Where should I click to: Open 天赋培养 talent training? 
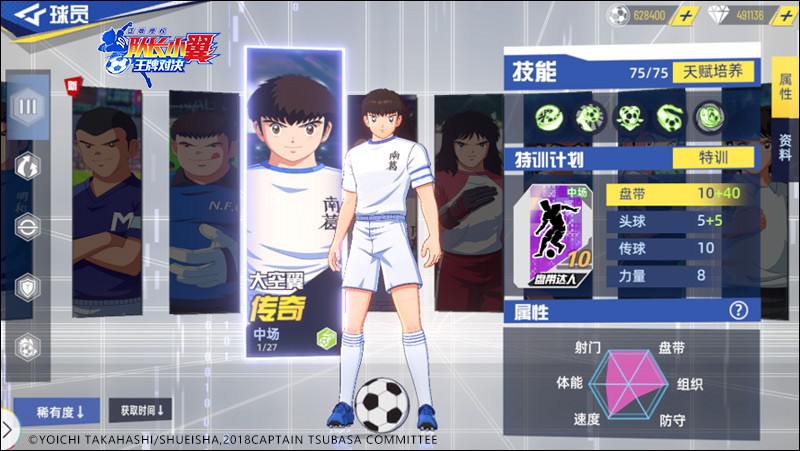coord(716,72)
